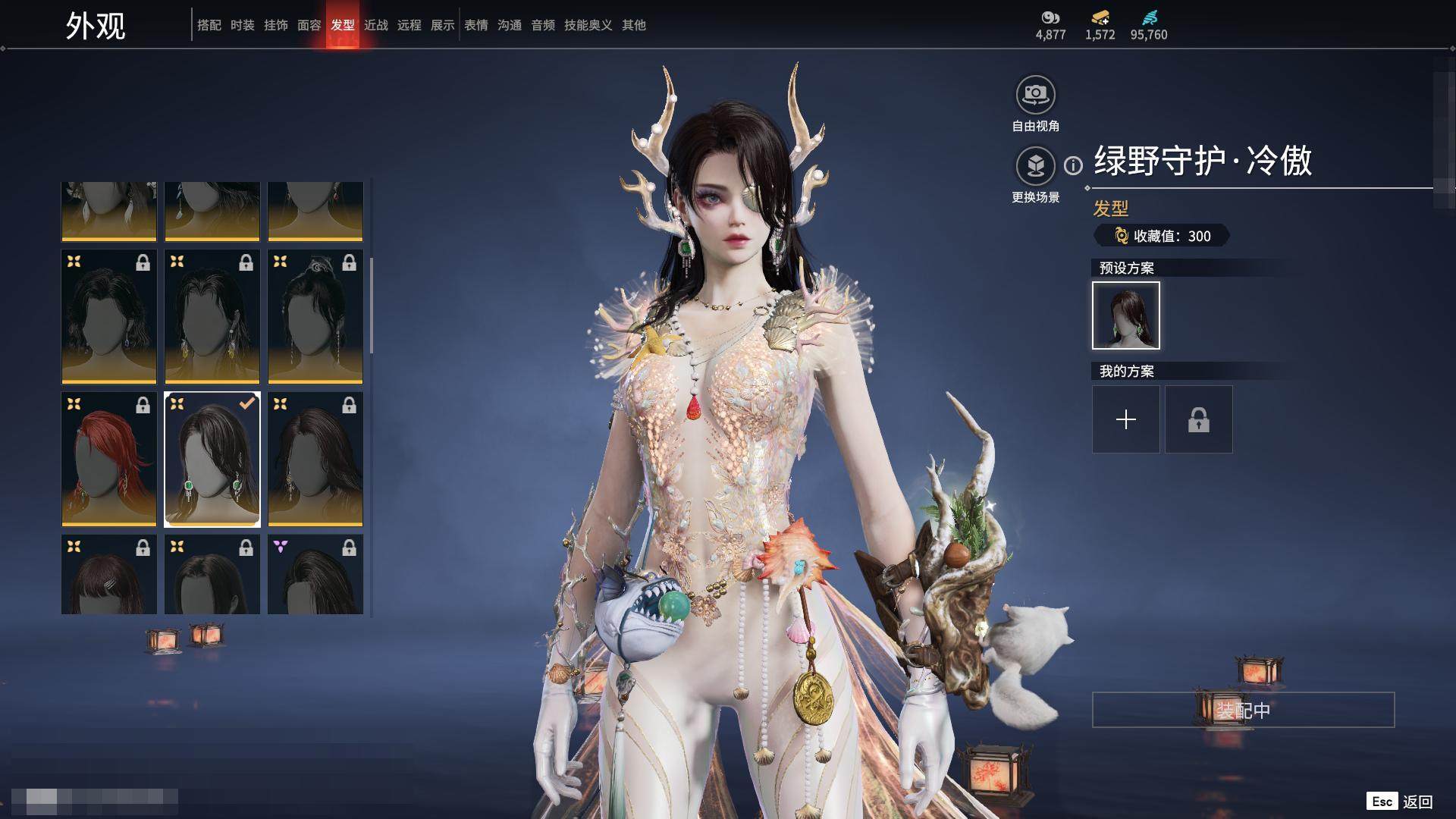Go to the 其他 tab

click(x=633, y=25)
